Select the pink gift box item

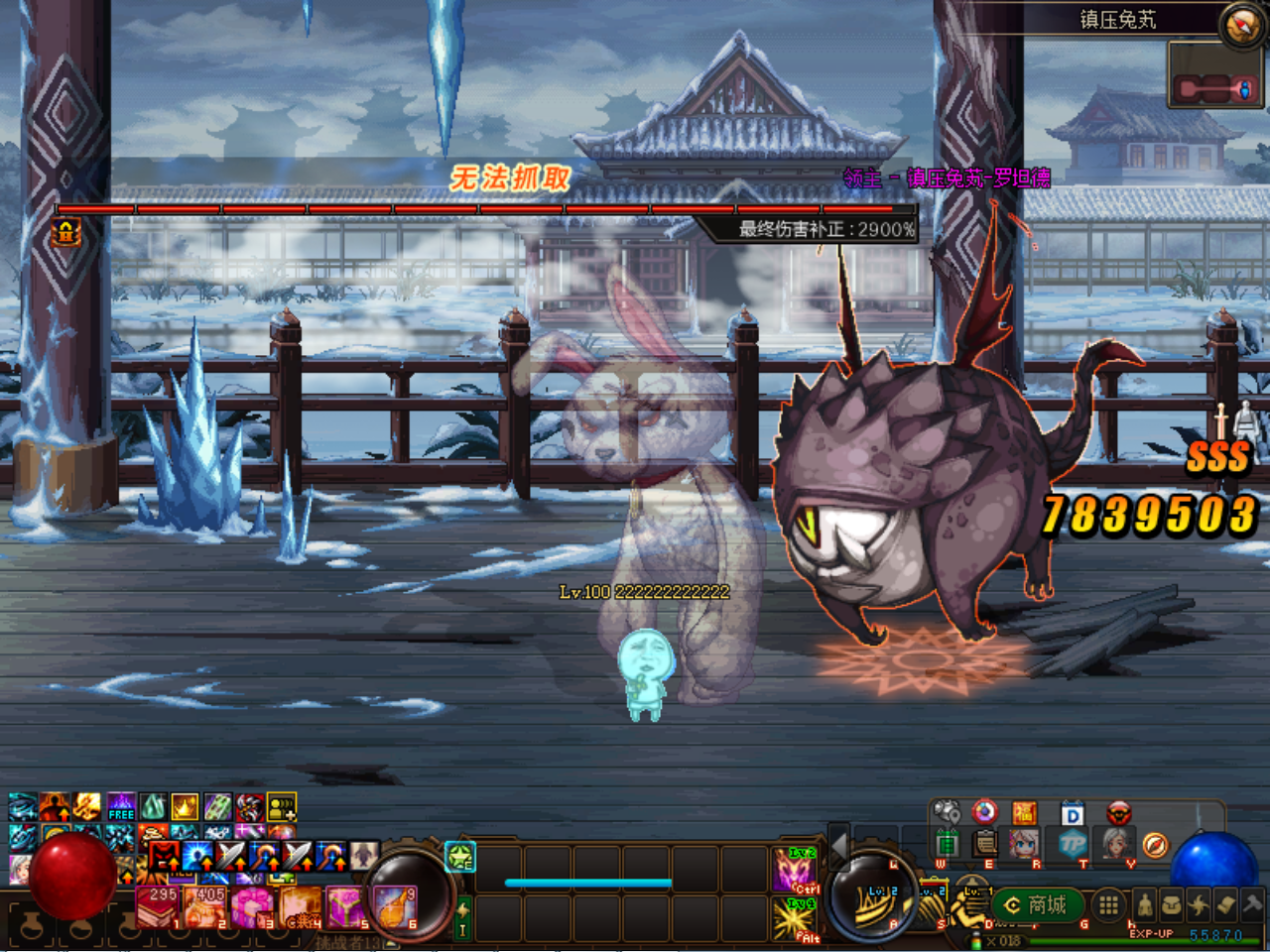252,907
